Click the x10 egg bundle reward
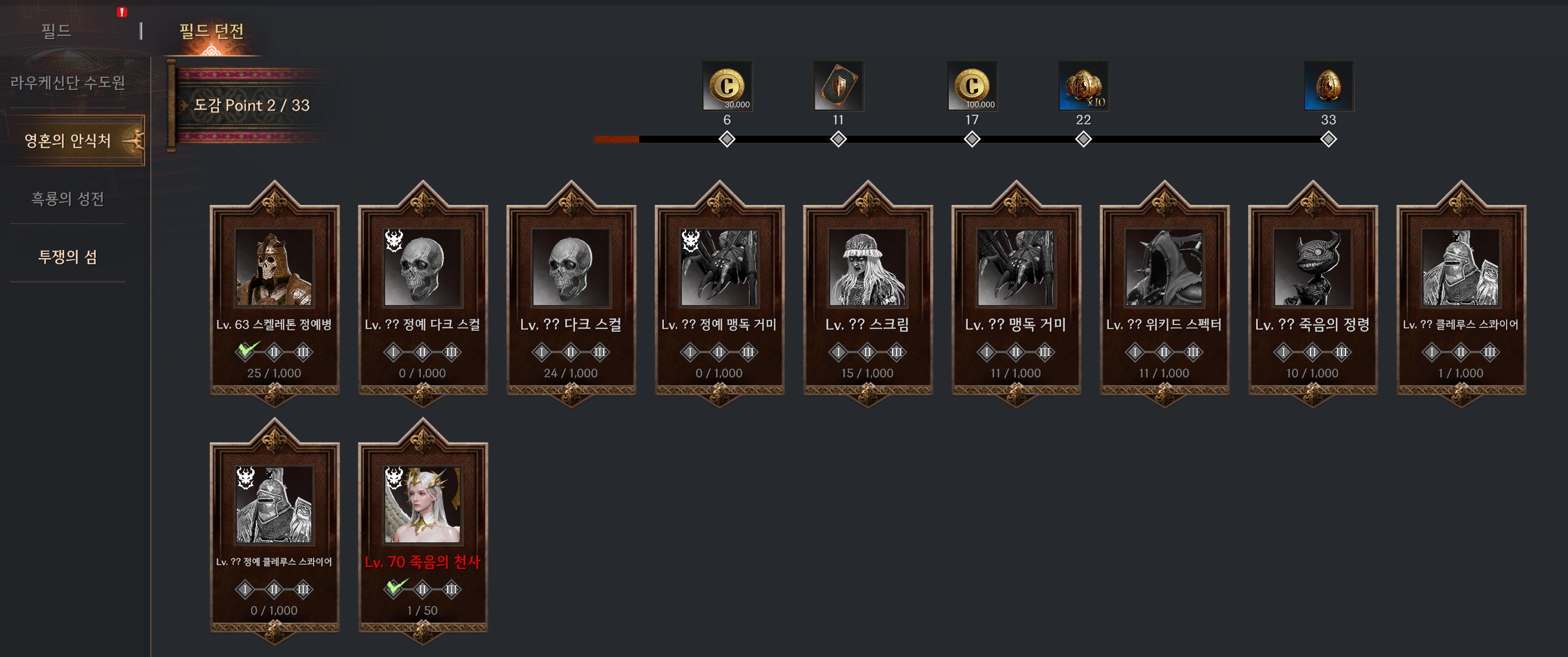 tap(1083, 86)
